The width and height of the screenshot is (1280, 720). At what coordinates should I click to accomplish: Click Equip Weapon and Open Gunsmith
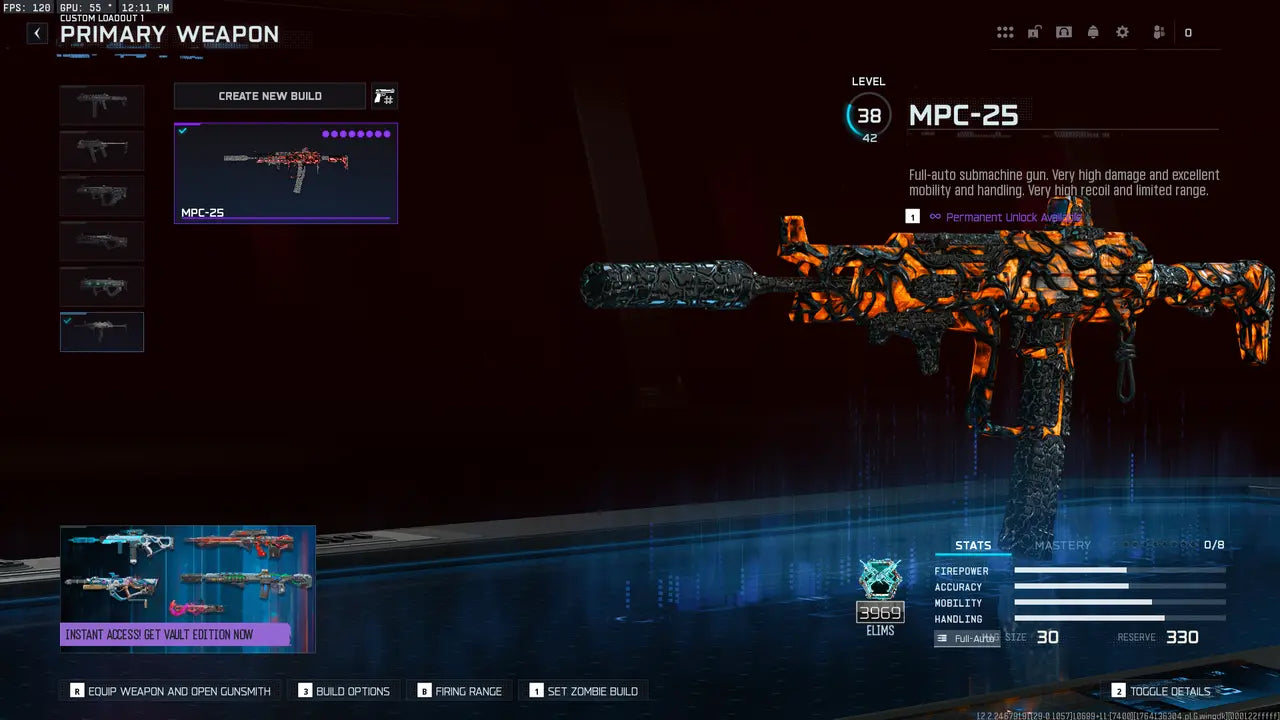point(168,690)
